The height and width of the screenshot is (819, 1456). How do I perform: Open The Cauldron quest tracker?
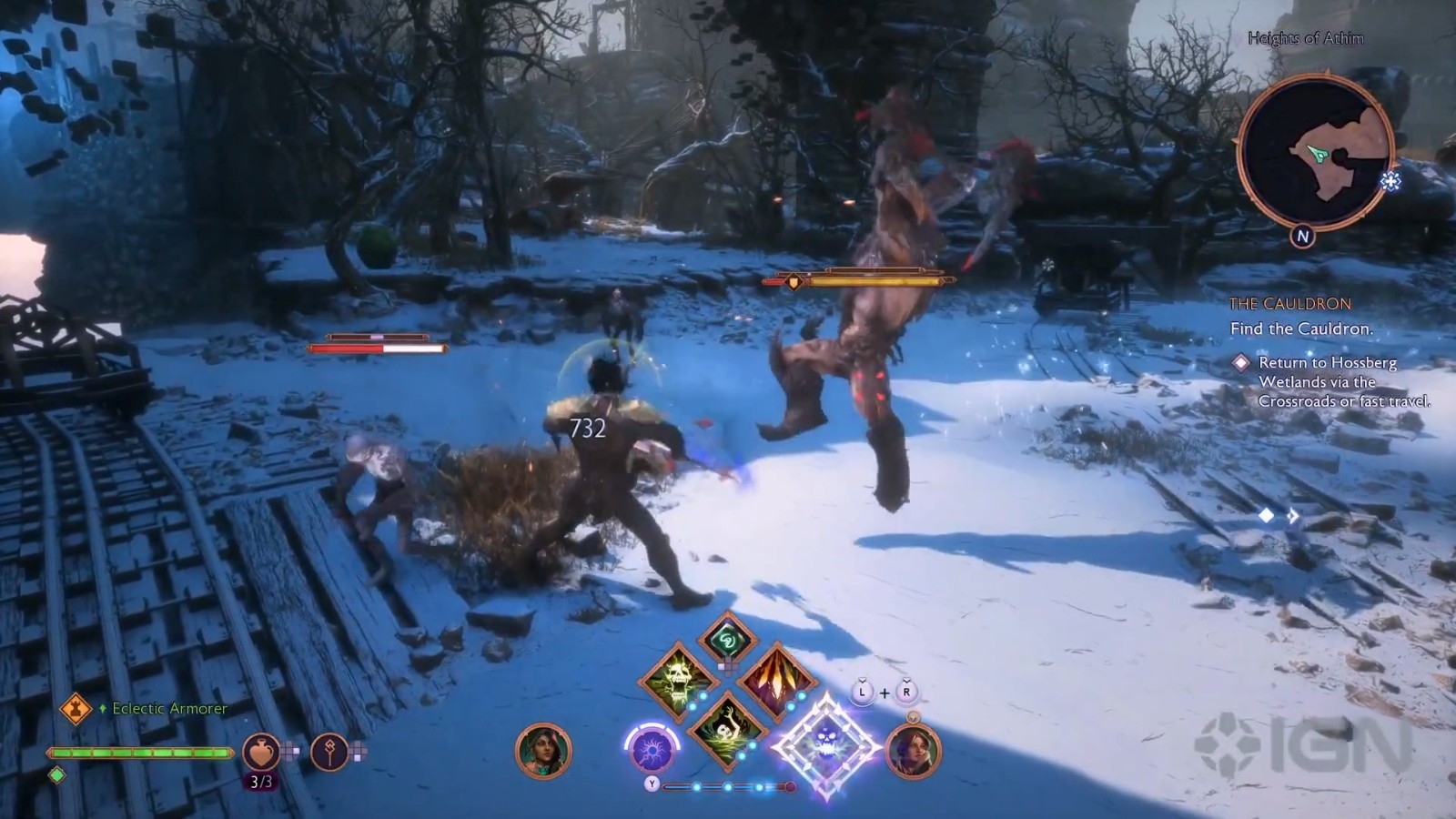1289,304
